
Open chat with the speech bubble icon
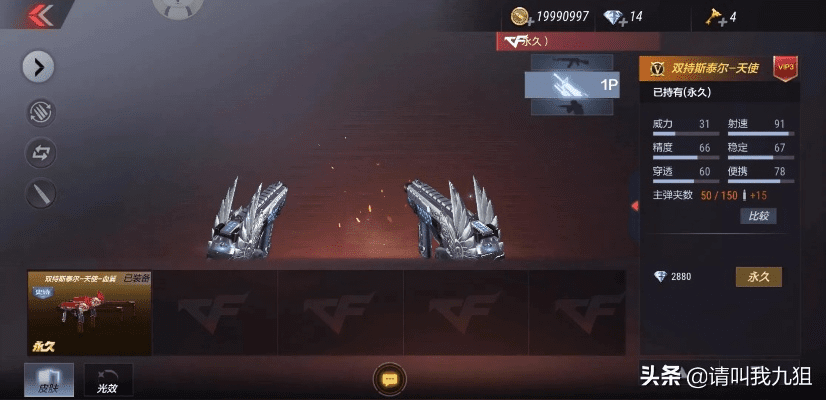pyautogui.click(x=388, y=379)
